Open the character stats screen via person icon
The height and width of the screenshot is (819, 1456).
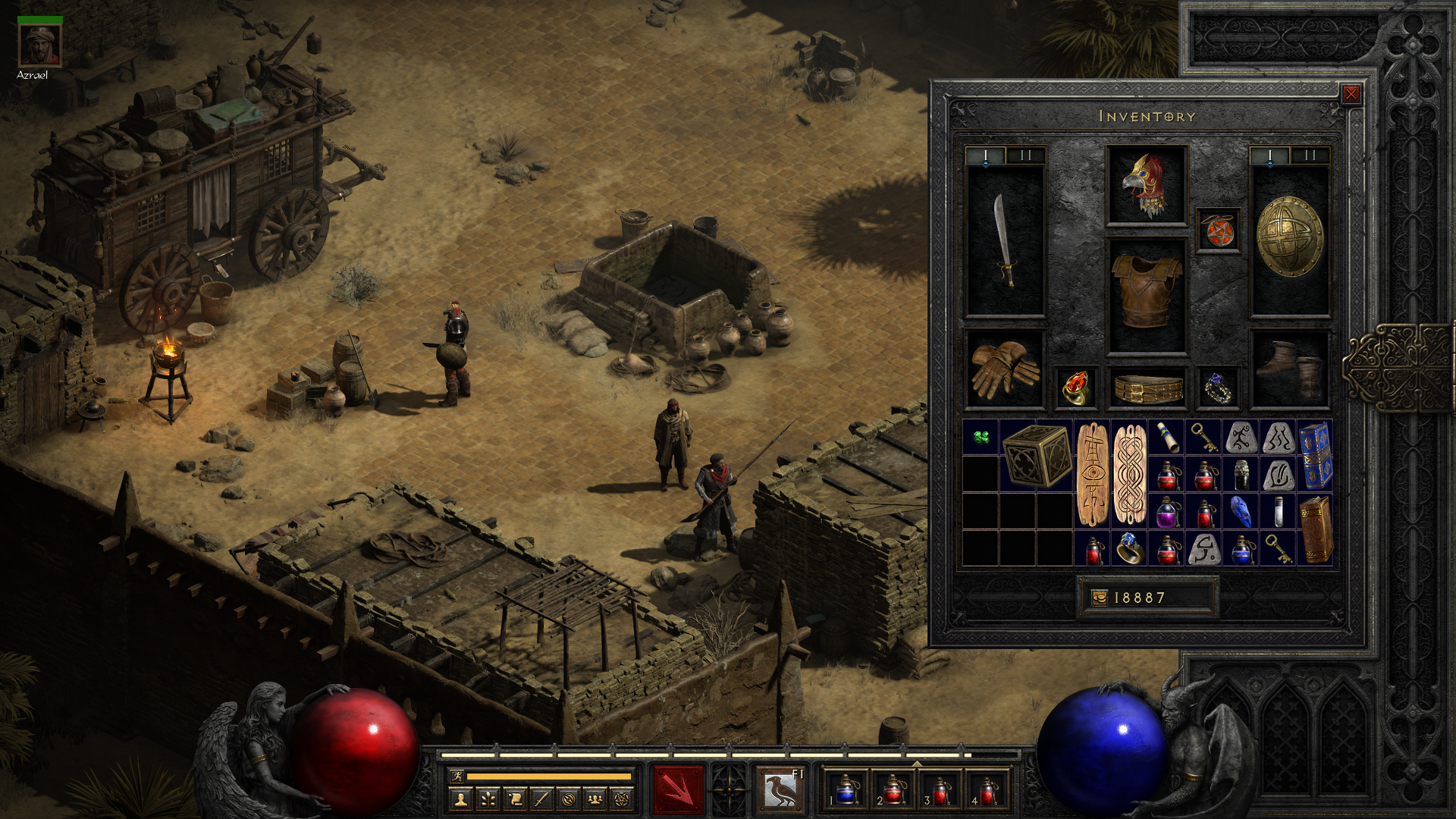(x=461, y=799)
